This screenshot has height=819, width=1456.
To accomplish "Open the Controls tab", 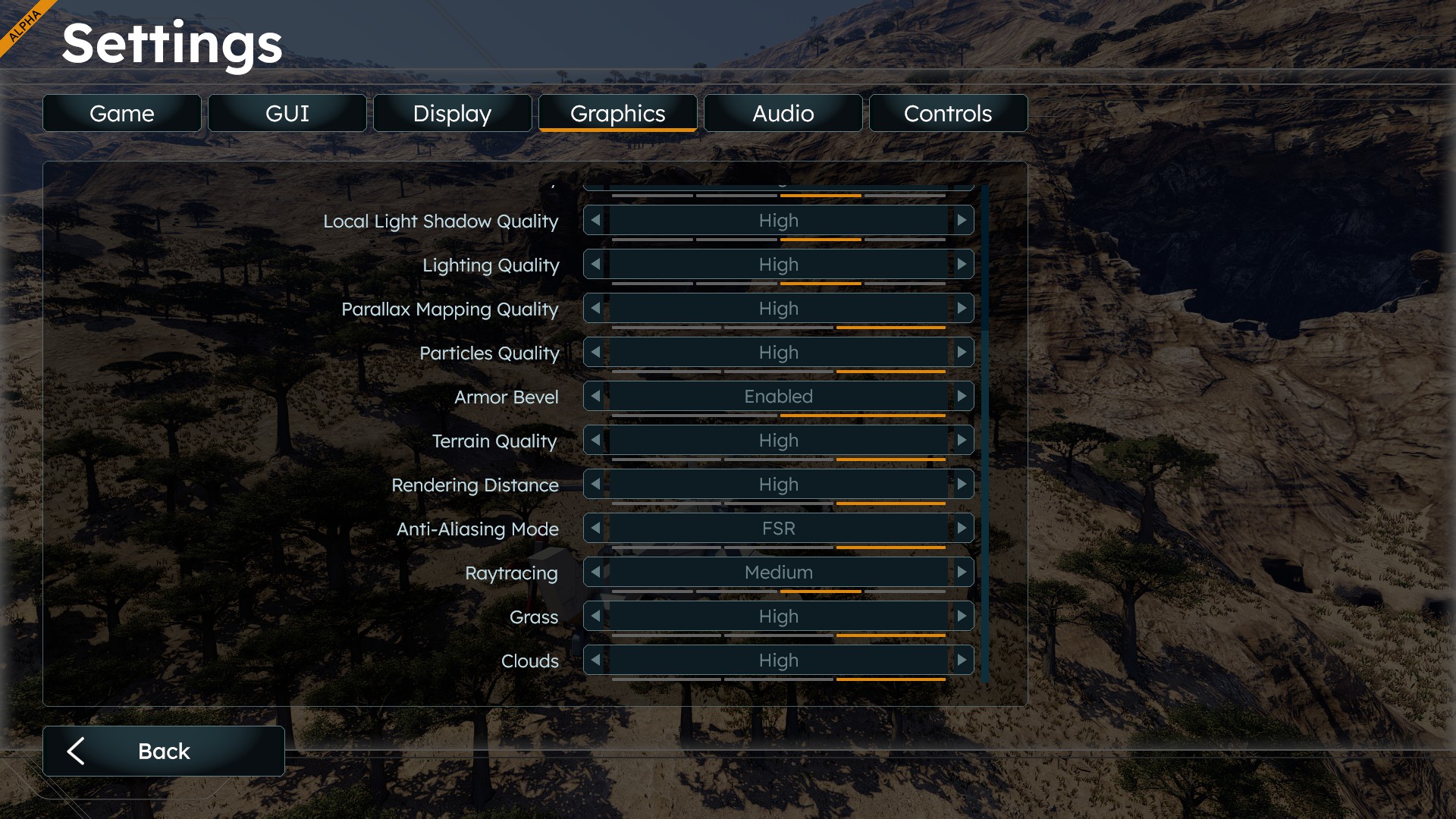I will (948, 114).
